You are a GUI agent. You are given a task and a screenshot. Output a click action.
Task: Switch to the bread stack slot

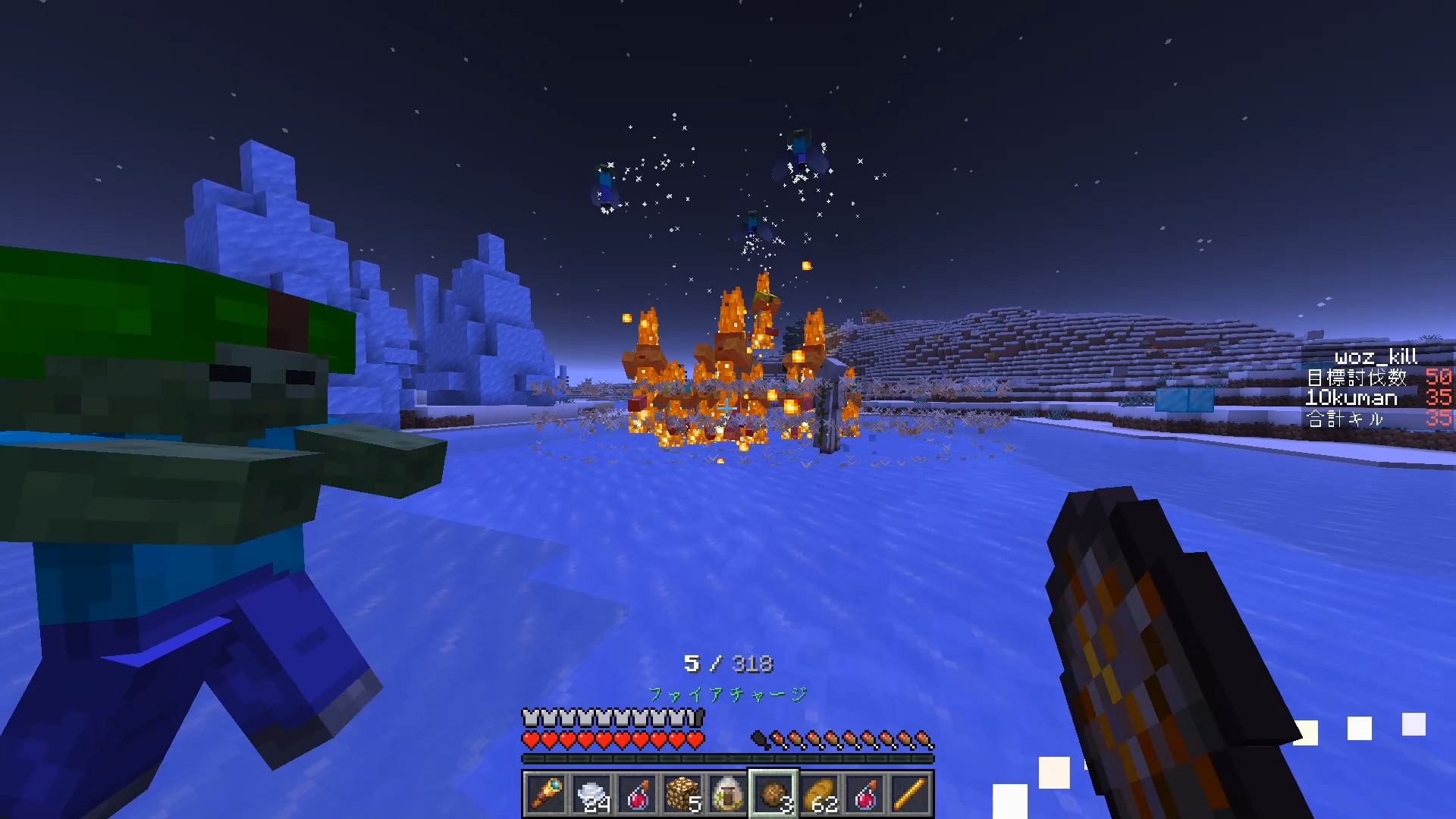(x=819, y=794)
